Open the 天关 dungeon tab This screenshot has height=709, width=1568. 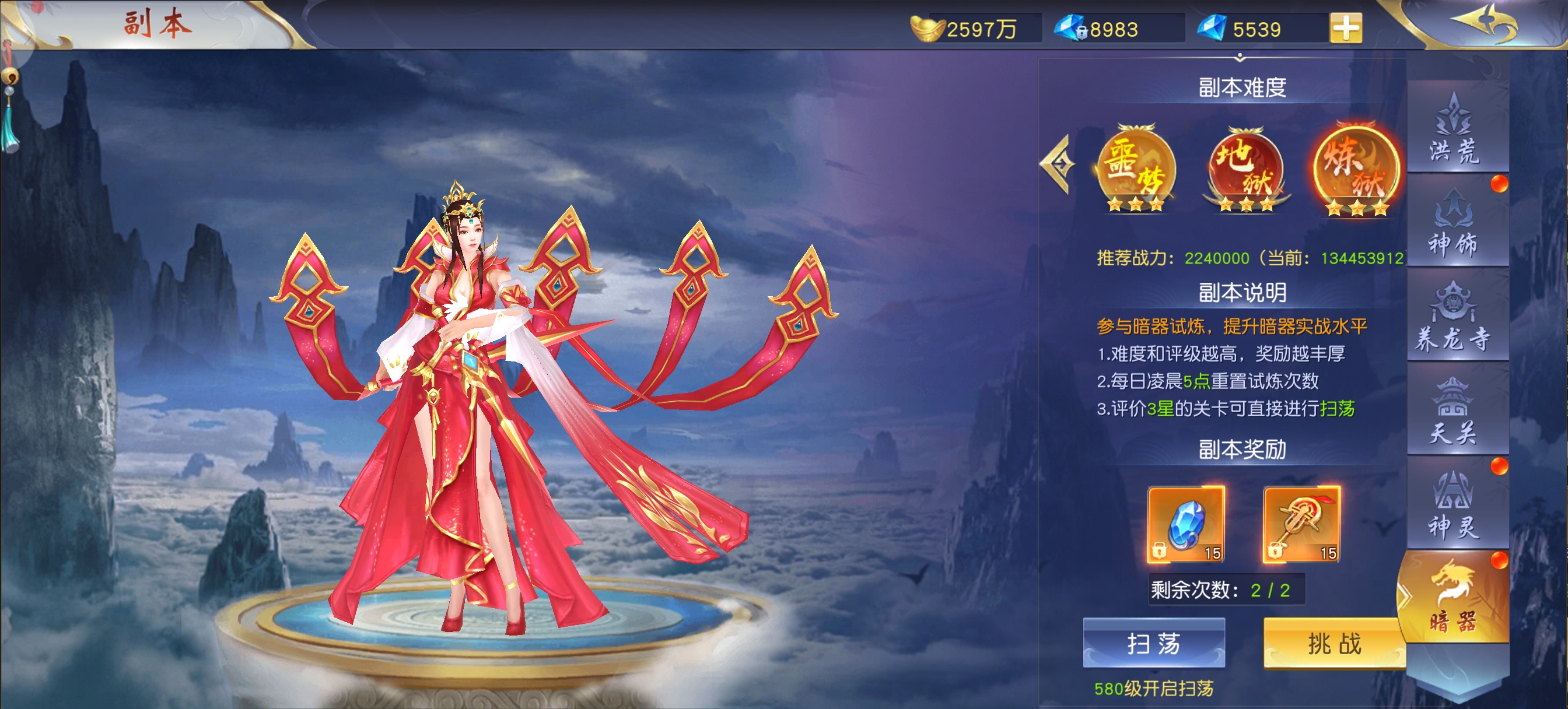tap(1454, 412)
